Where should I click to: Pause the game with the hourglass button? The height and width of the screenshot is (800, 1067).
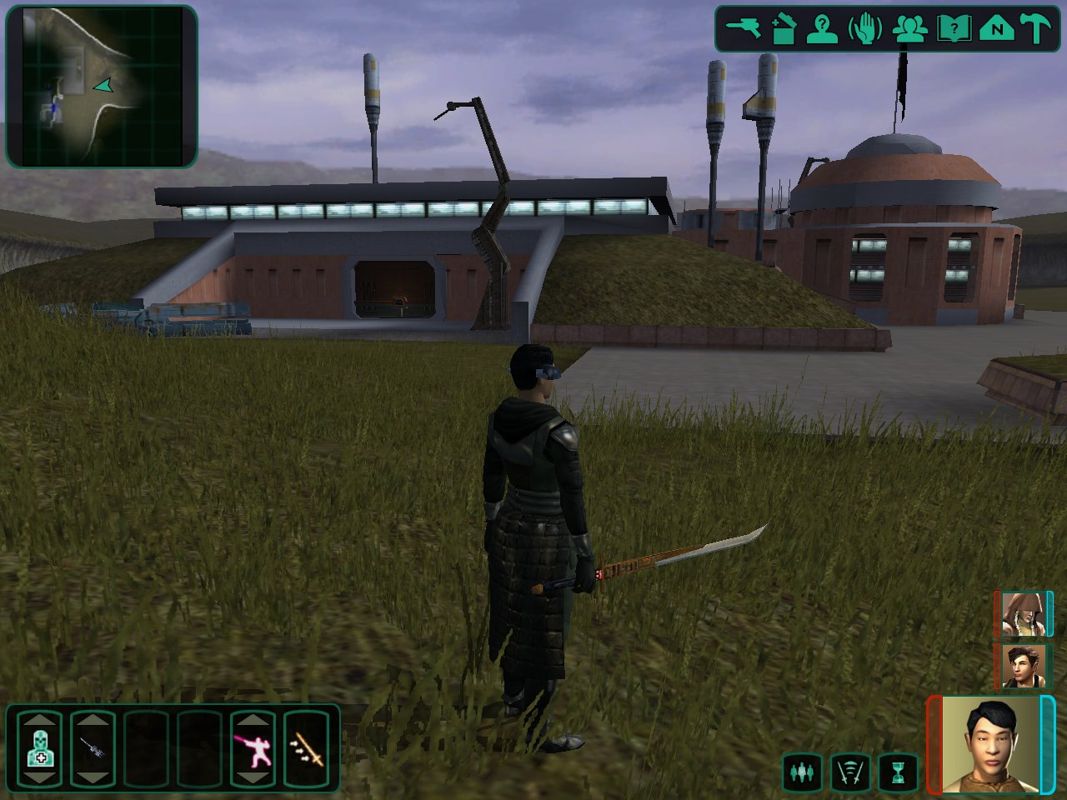[x=898, y=772]
